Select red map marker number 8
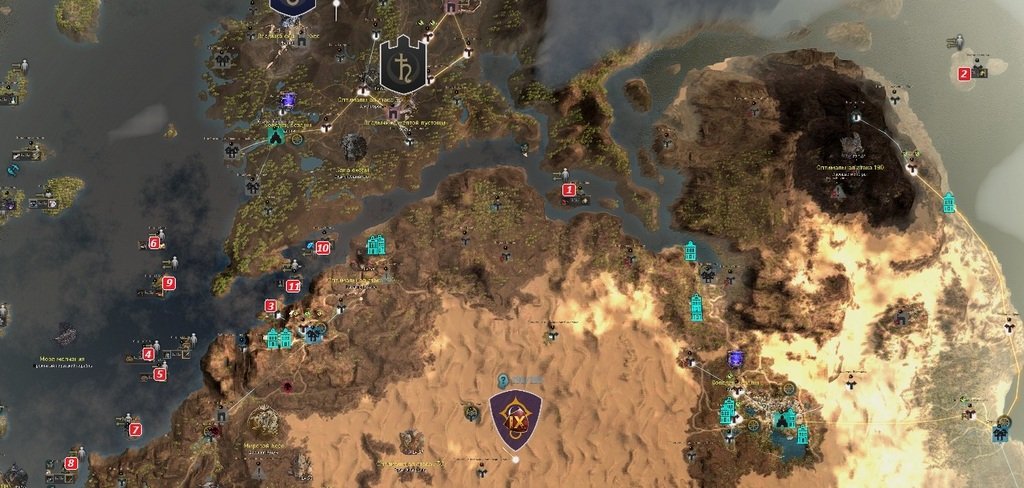This screenshot has height=488, width=1024. 71,463
